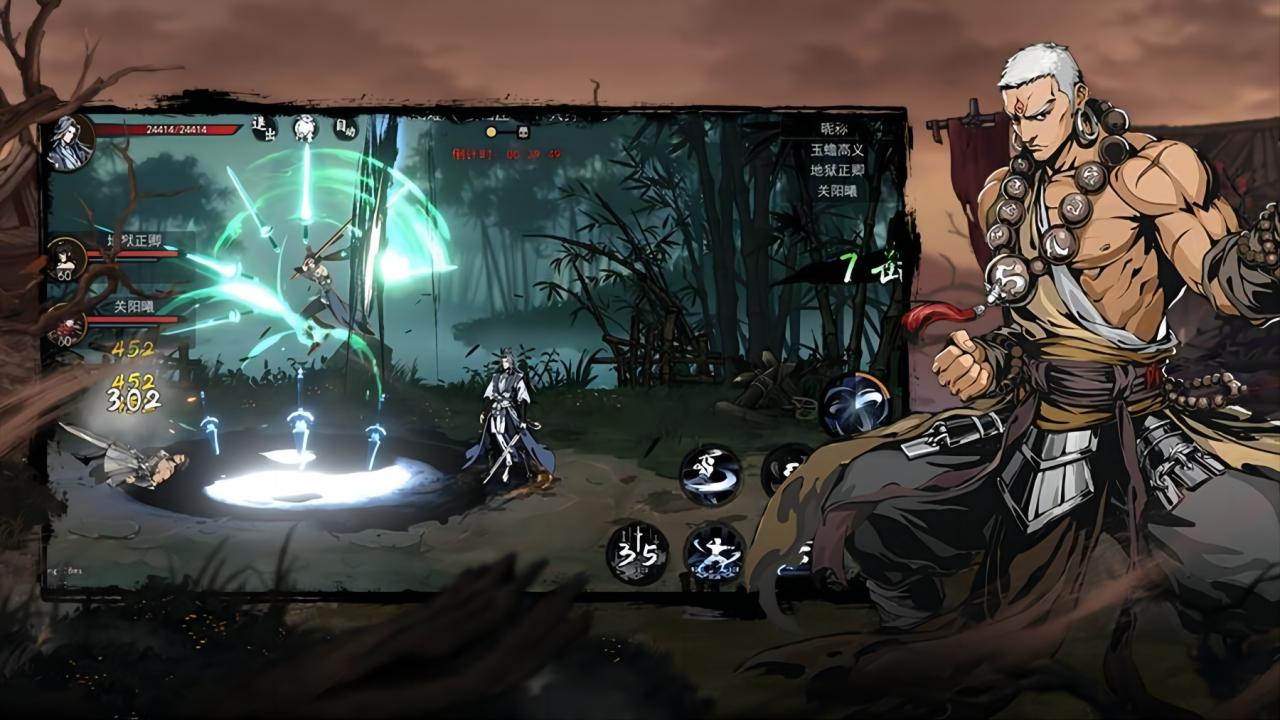Activate the swirling wind ultimate skill
The width and height of the screenshot is (1280, 720).
[x=857, y=404]
